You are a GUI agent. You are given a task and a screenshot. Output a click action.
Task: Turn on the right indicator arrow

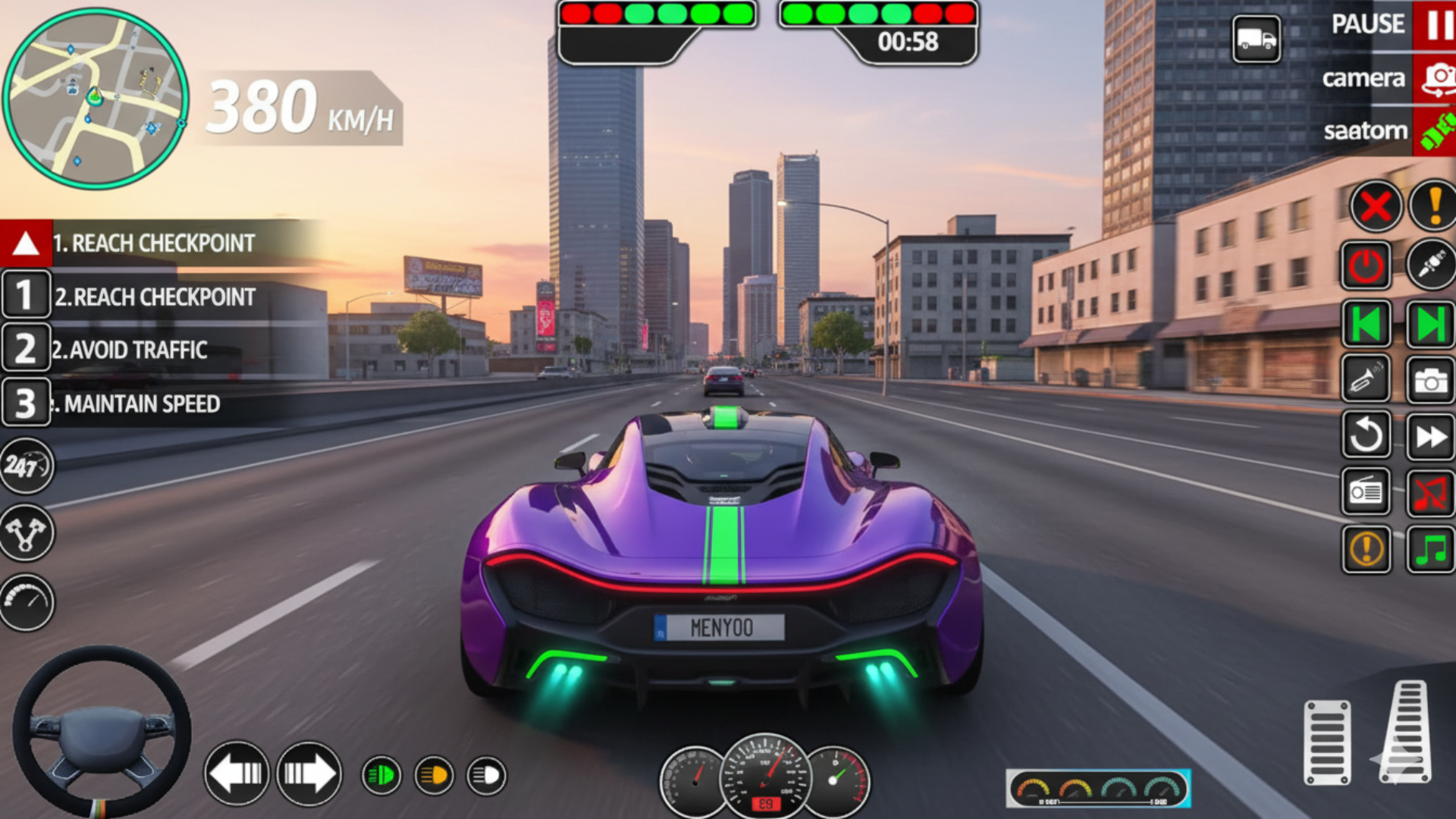309,773
